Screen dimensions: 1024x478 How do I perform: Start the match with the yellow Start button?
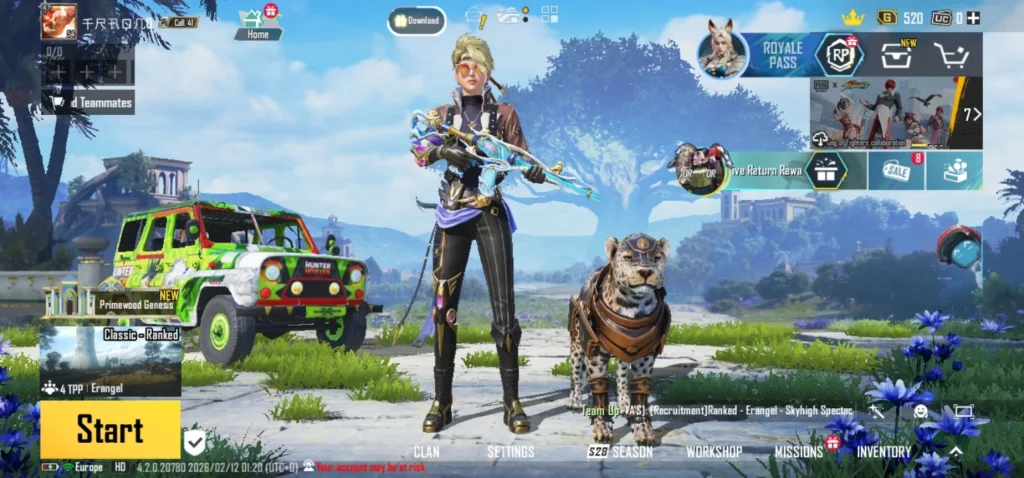tap(110, 430)
